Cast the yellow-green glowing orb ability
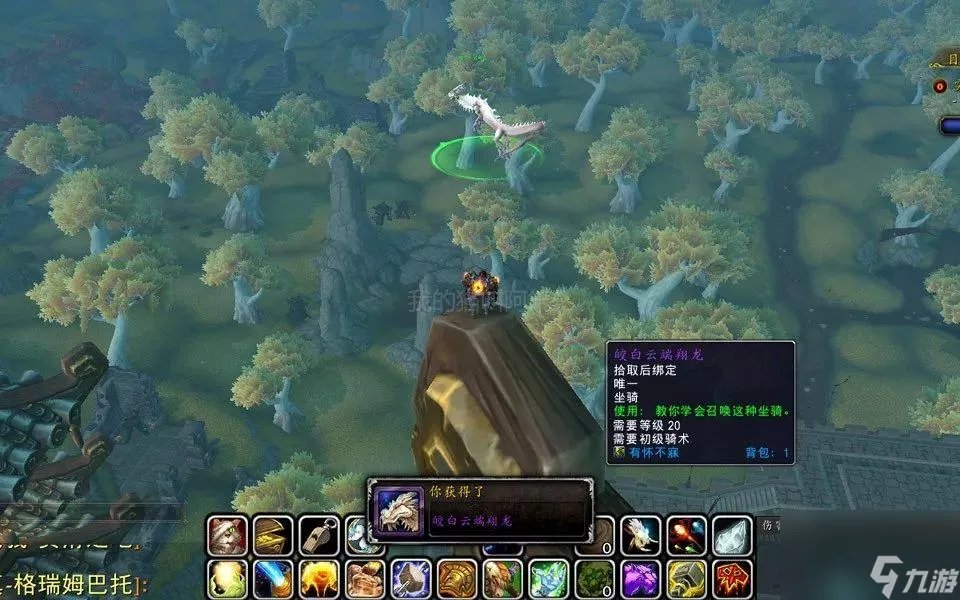Screen dimensions: 960x600 tap(227, 579)
